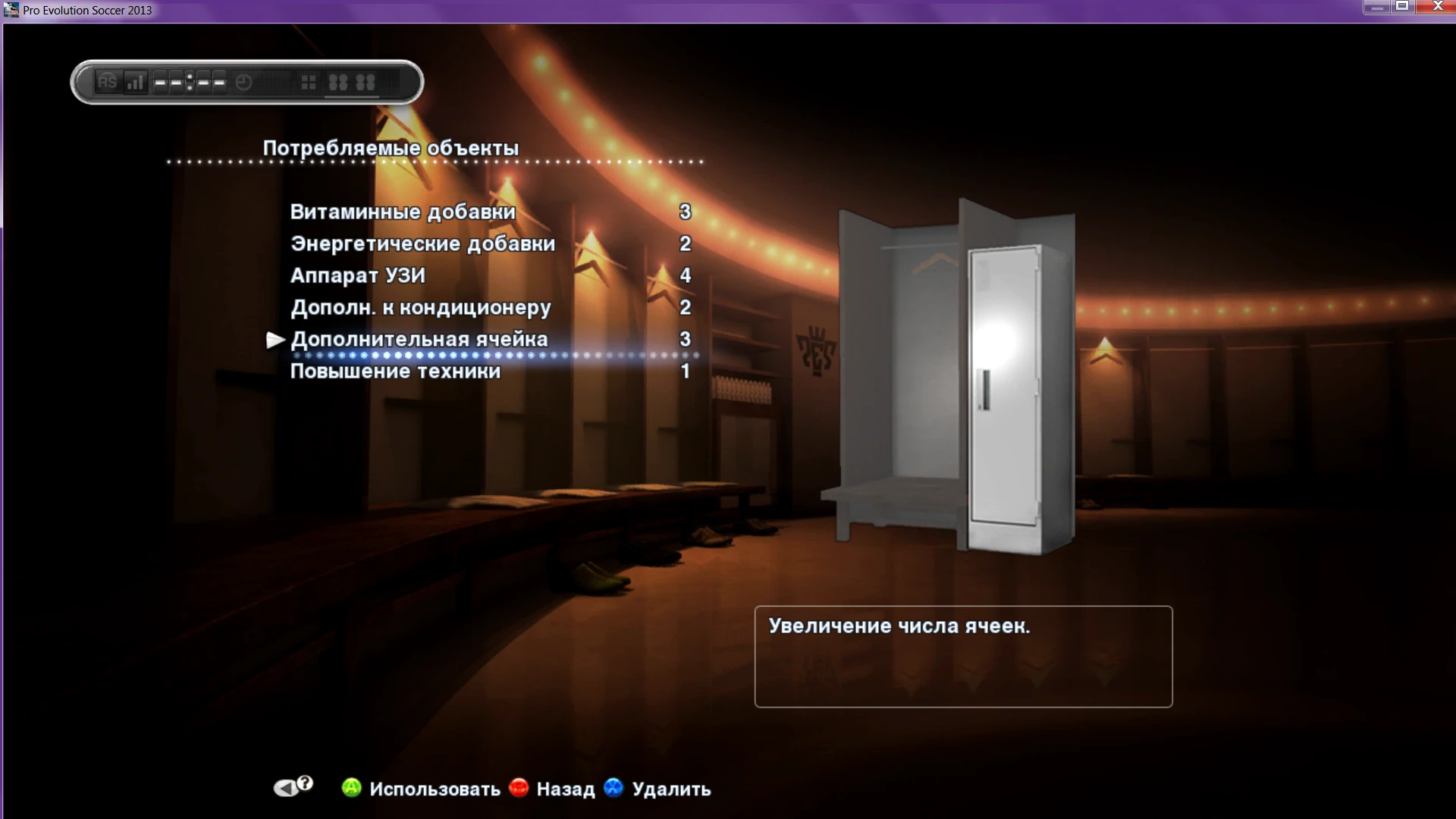
Task: Click the second player pairs icon
Action: tap(366, 82)
